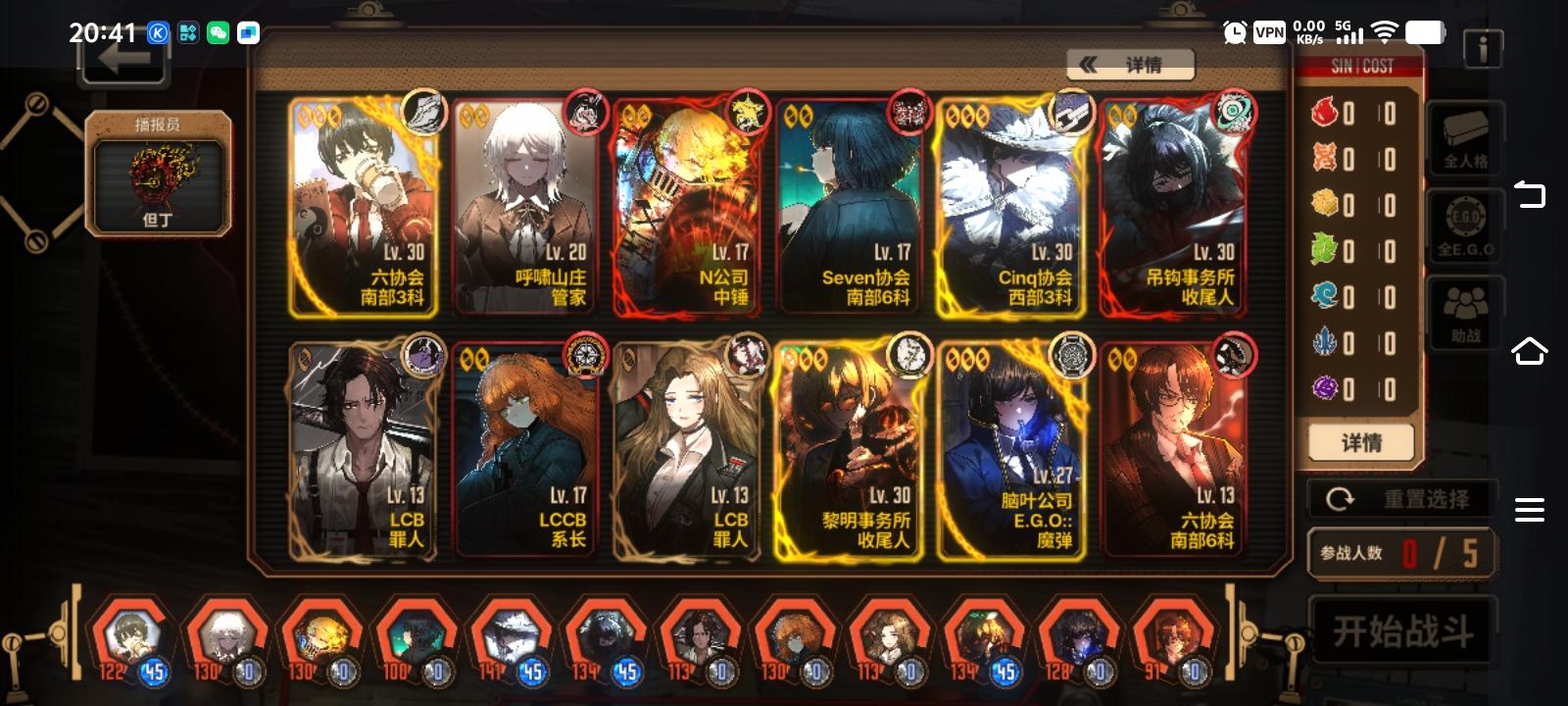
Task: Select the green Gluttony sin icon
Action: [1326, 248]
